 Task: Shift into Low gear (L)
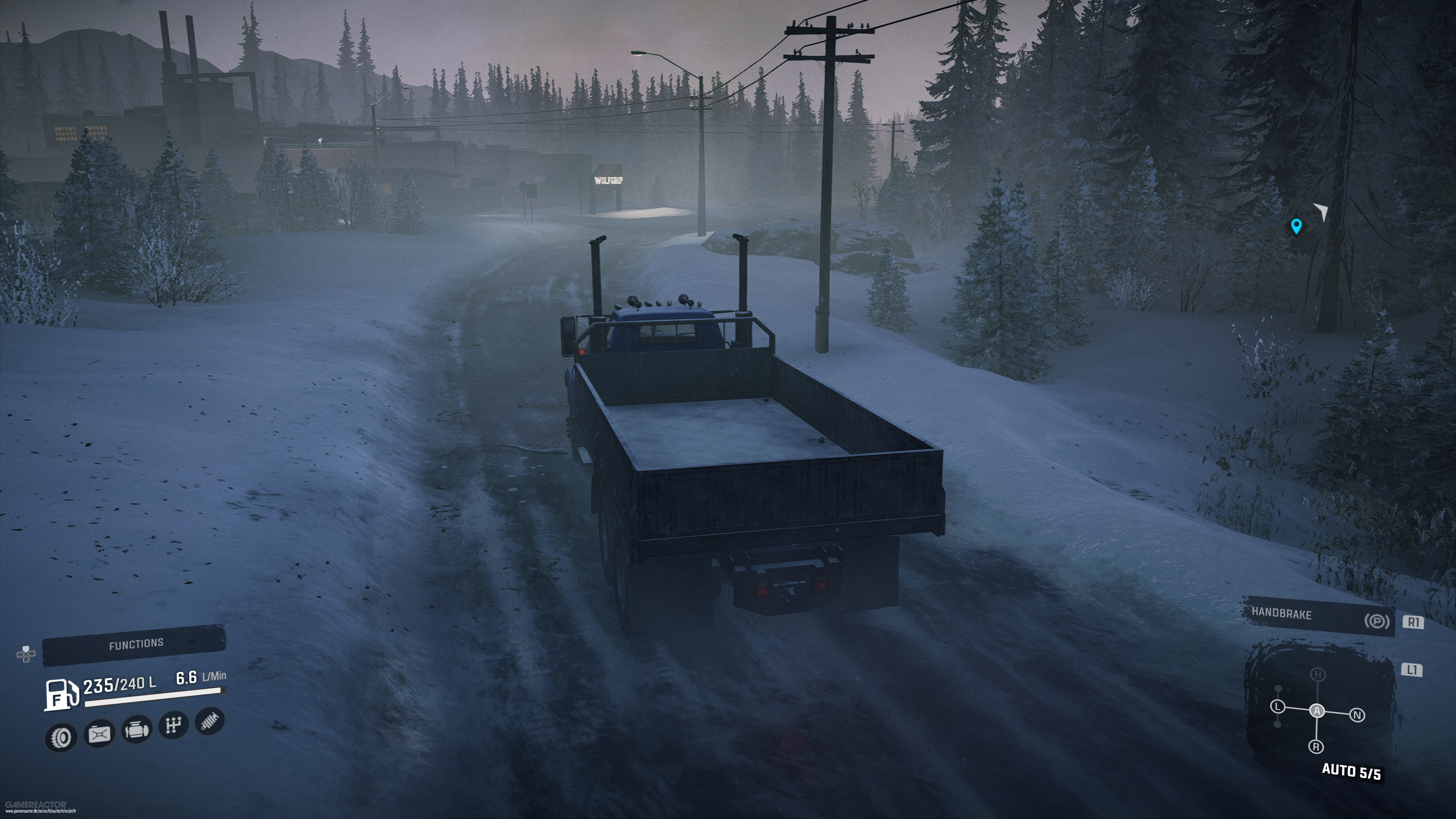point(1278,707)
